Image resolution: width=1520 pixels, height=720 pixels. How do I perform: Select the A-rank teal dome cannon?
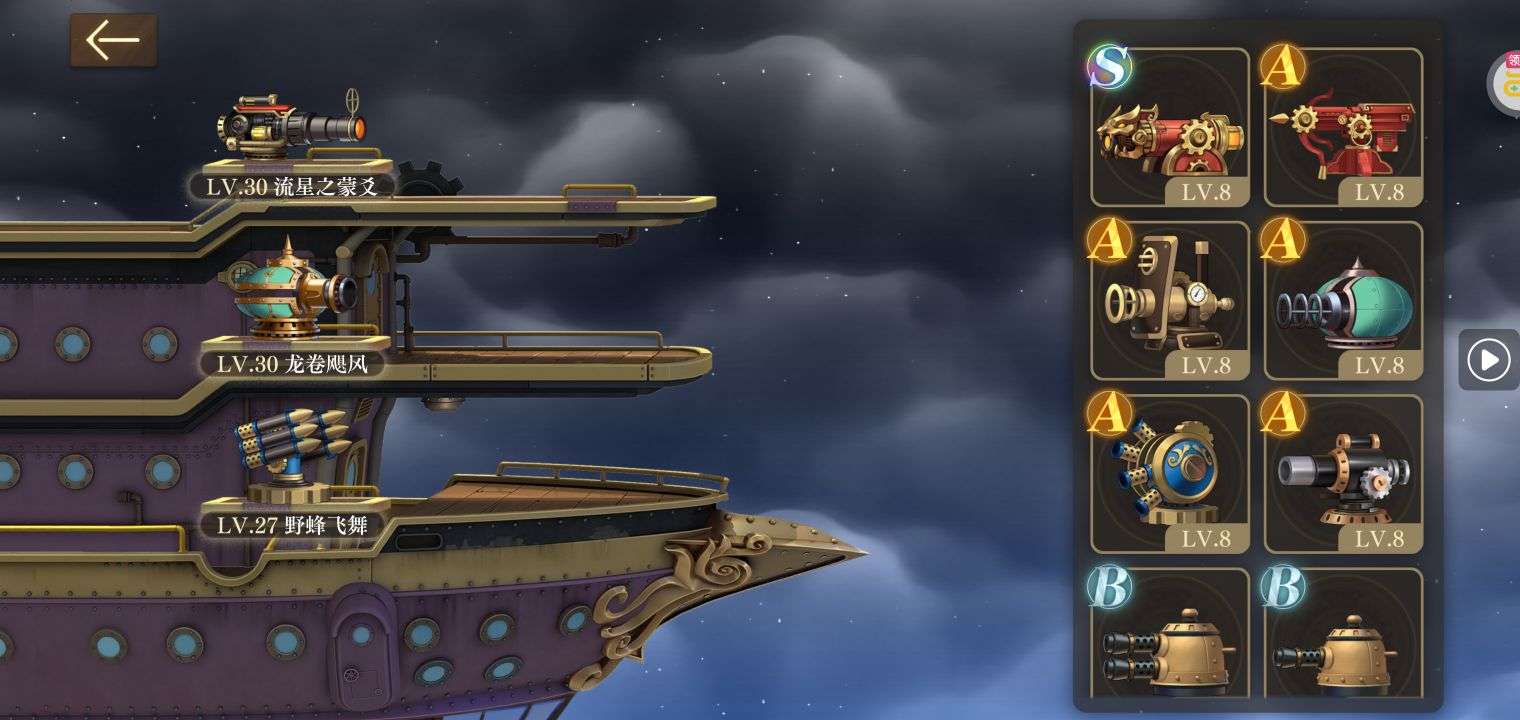pyautogui.click(x=1343, y=301)
